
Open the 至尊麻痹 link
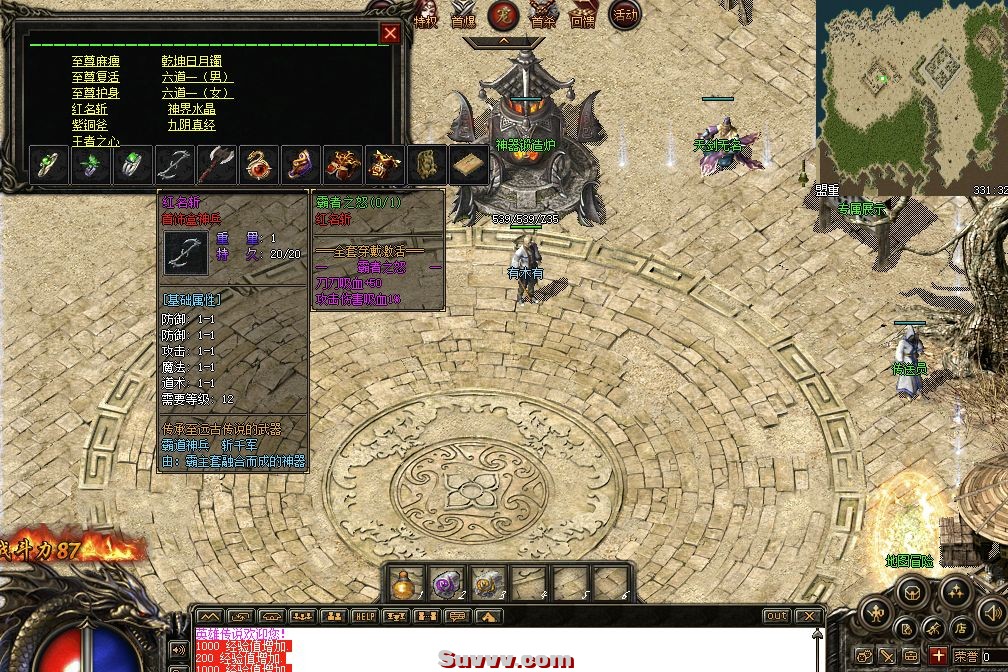pos(96,61)
